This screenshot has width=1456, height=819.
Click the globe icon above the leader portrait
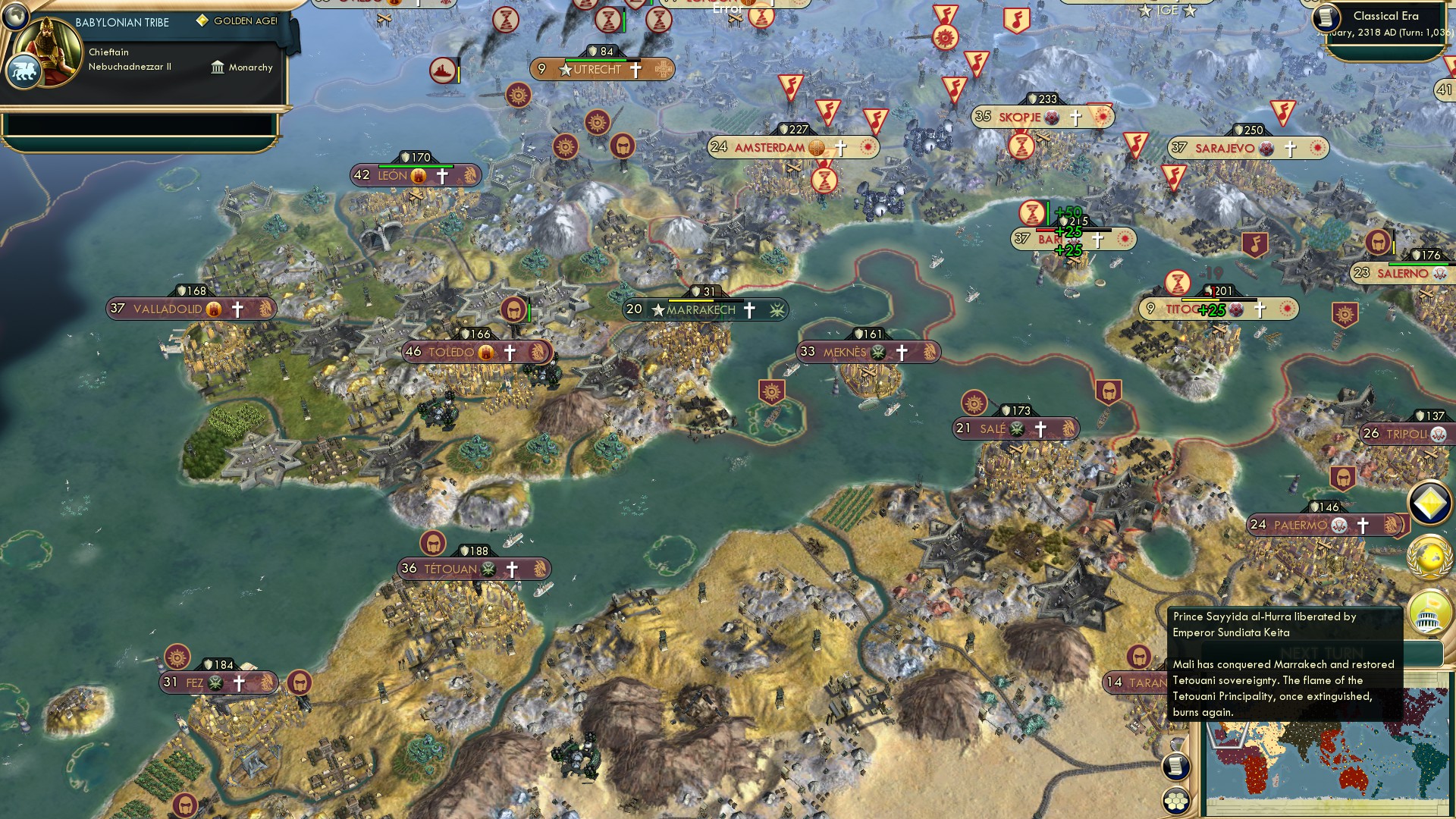14,14
